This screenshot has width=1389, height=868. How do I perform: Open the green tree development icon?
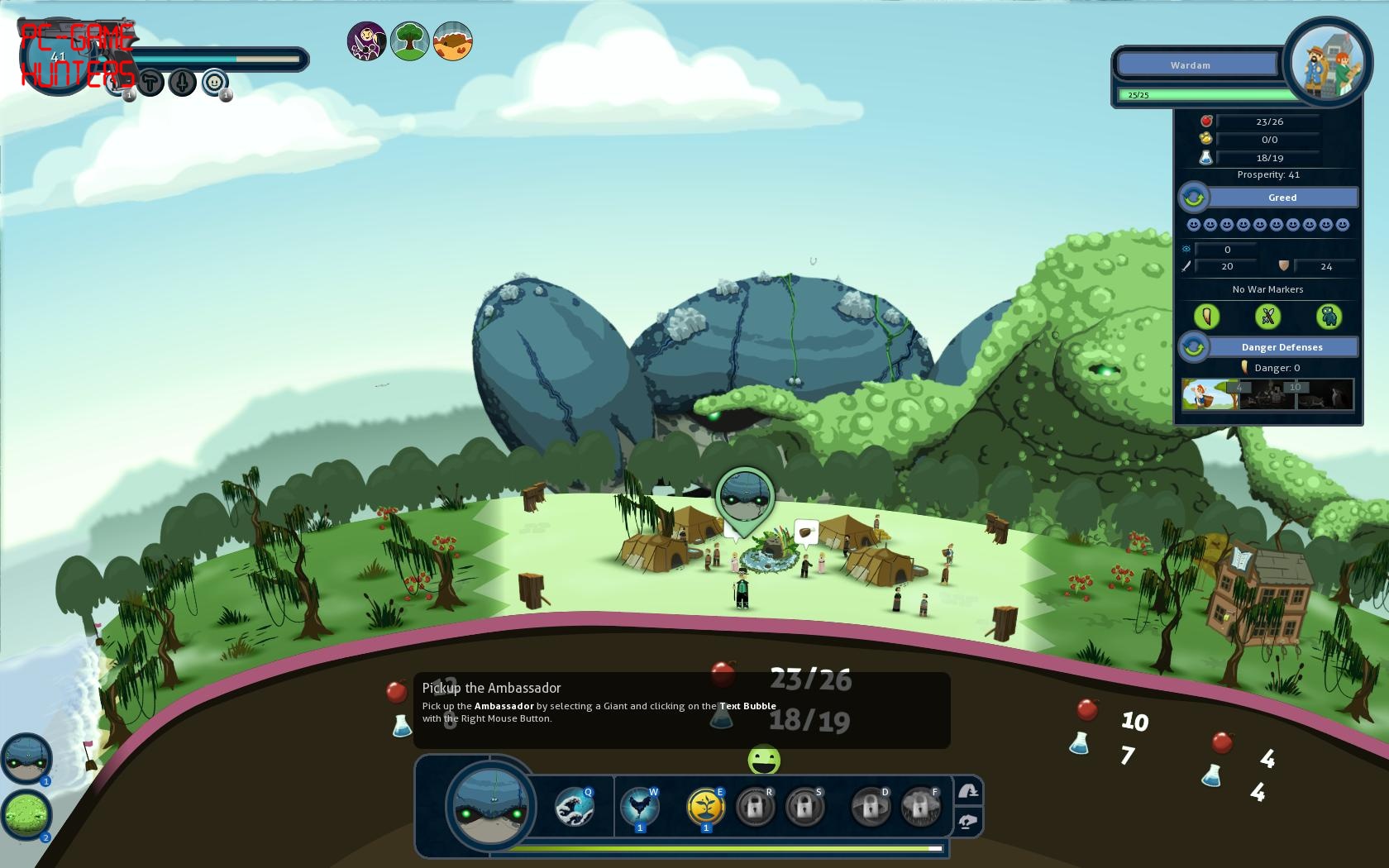(409, 41)
